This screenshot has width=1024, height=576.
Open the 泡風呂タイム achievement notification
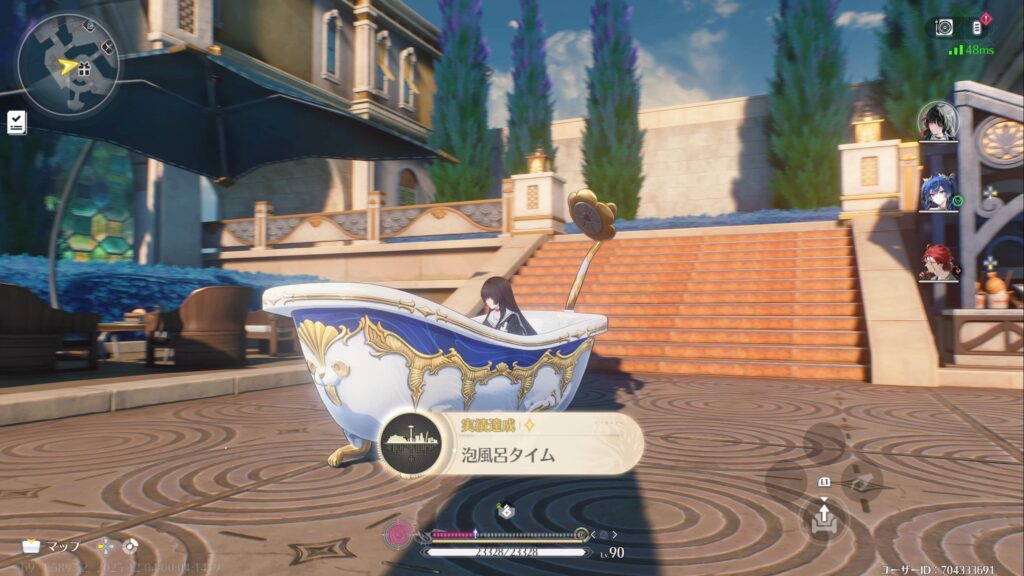512,443
